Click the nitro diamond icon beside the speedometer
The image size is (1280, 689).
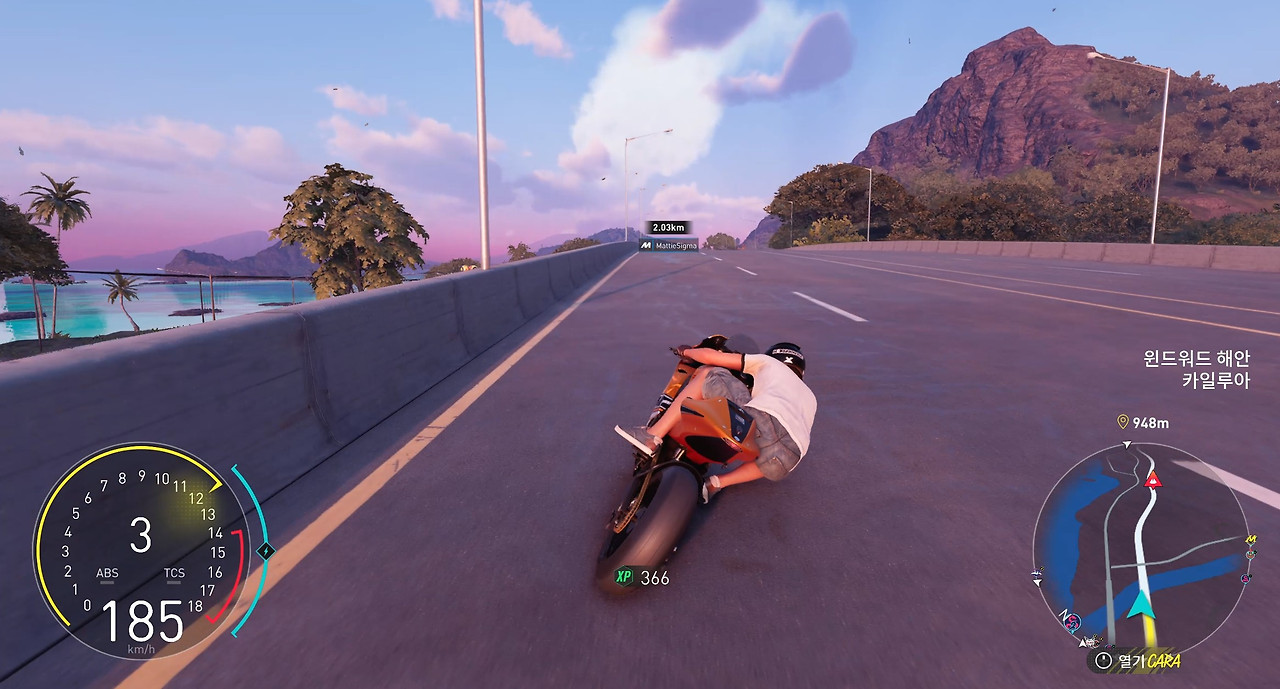click(265, 550)
